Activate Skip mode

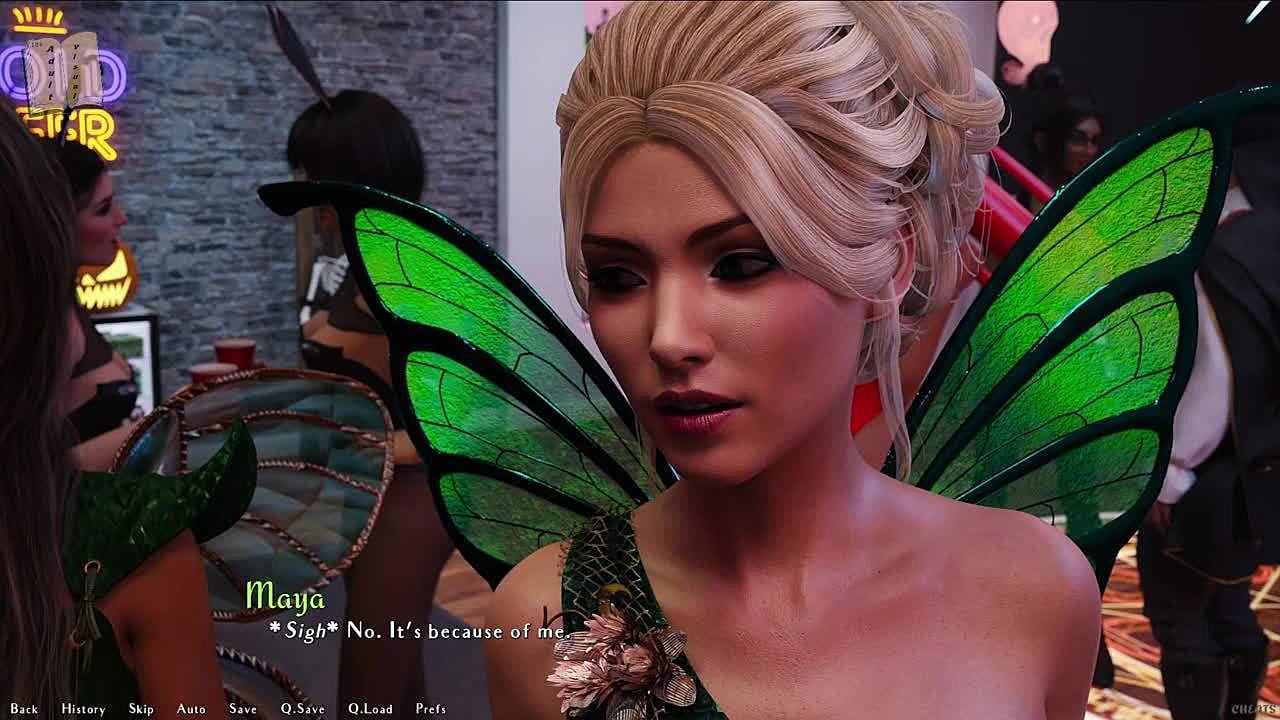click(x=141, y=709)
